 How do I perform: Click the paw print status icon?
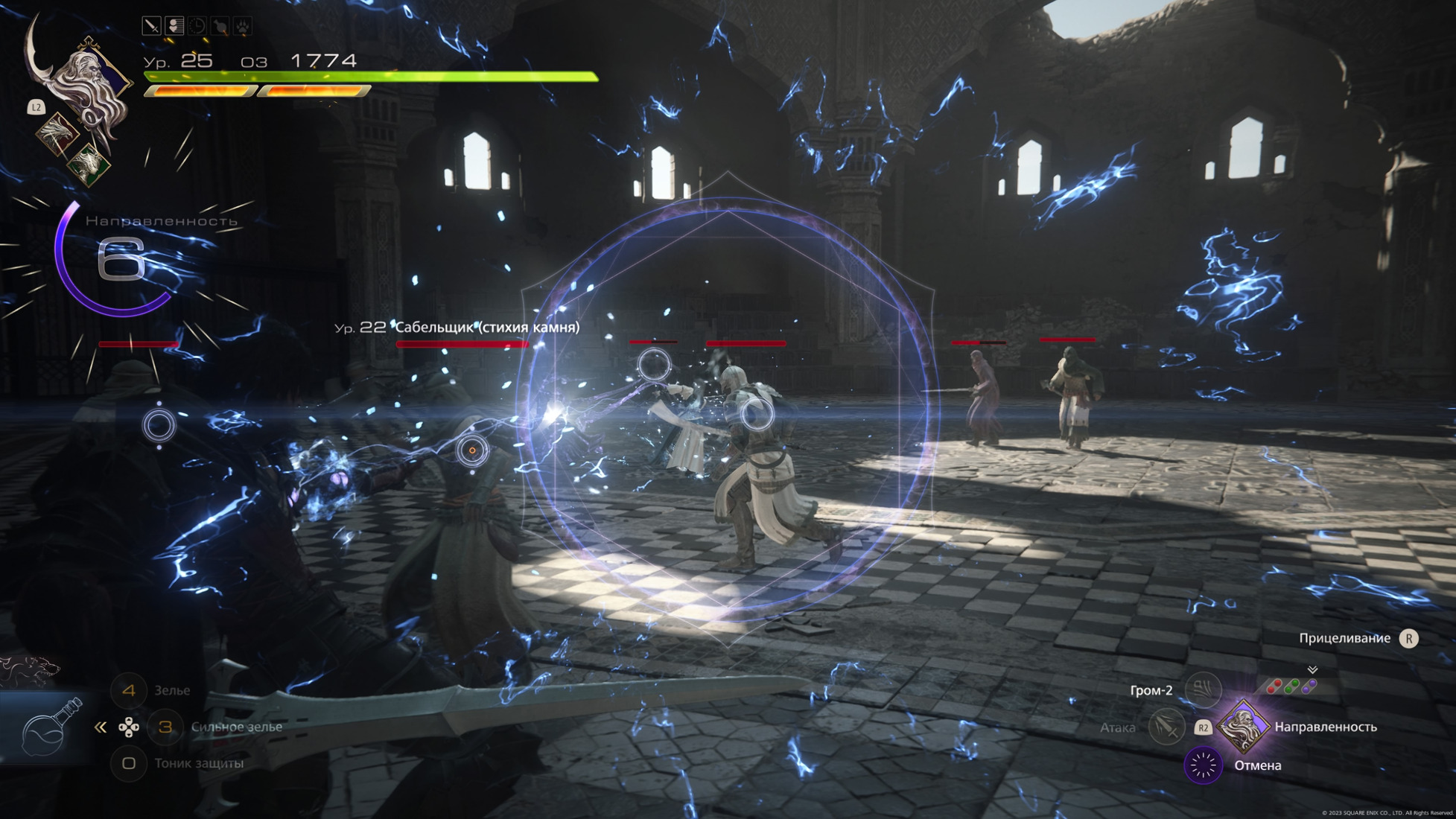pyautogui.click(x=243, y=26)
